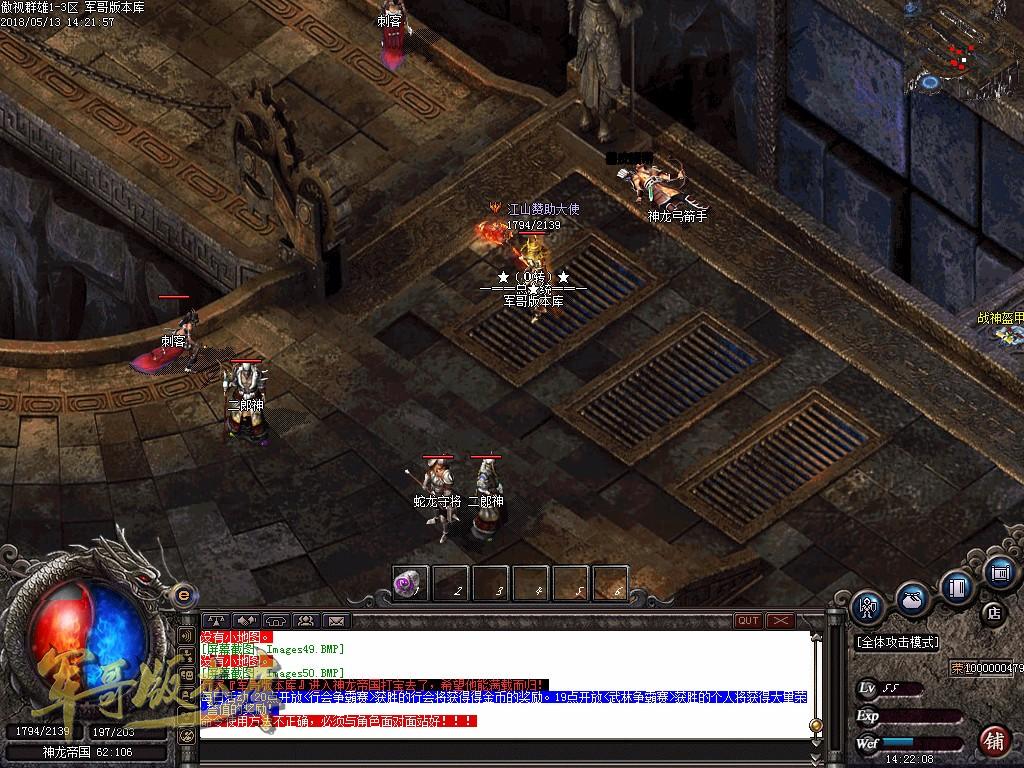Click the handshake button above chat
Viewport: 1024px width, 768px height.
tap(246, 621)
